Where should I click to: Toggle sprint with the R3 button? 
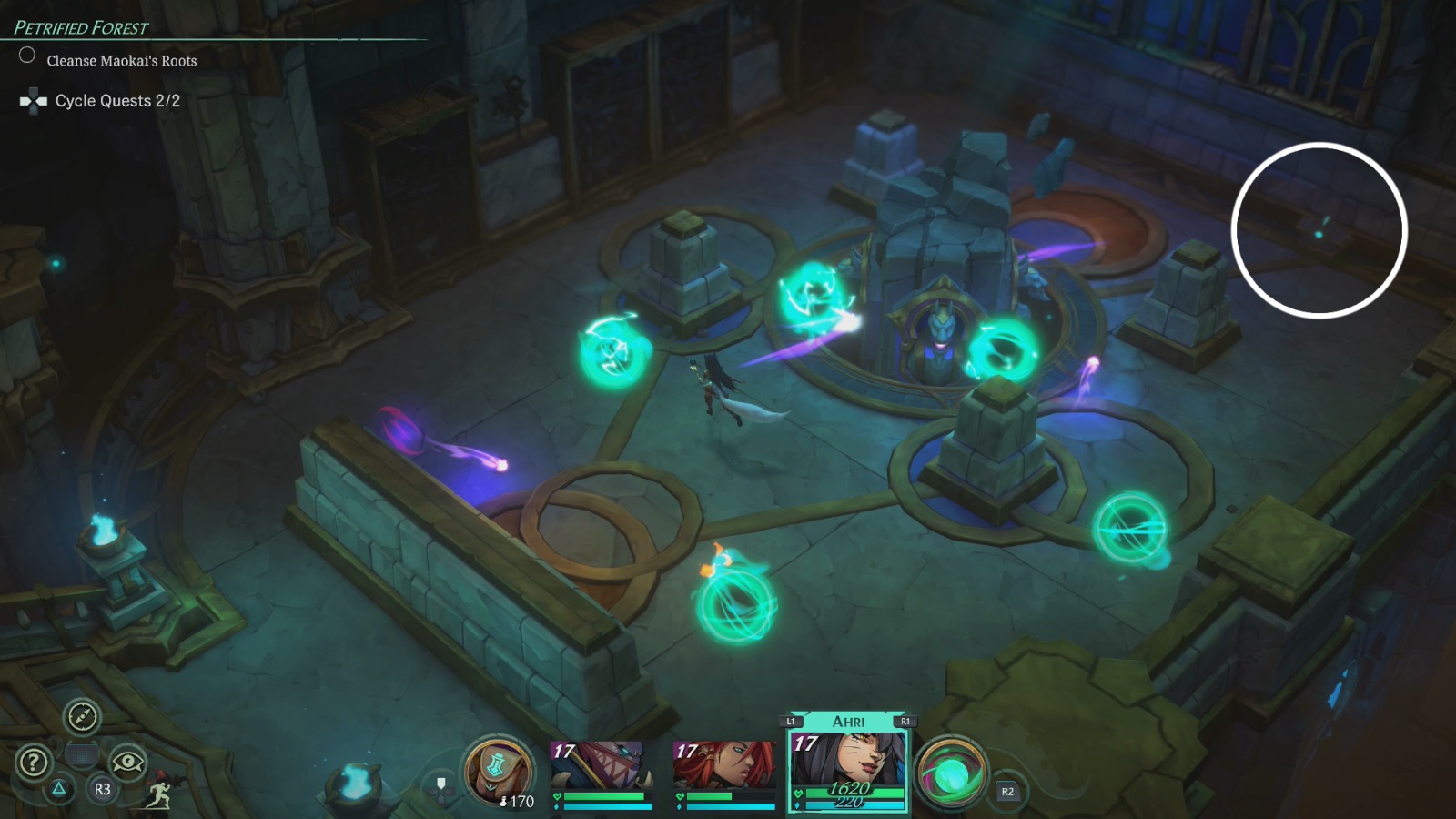point(101,791)
